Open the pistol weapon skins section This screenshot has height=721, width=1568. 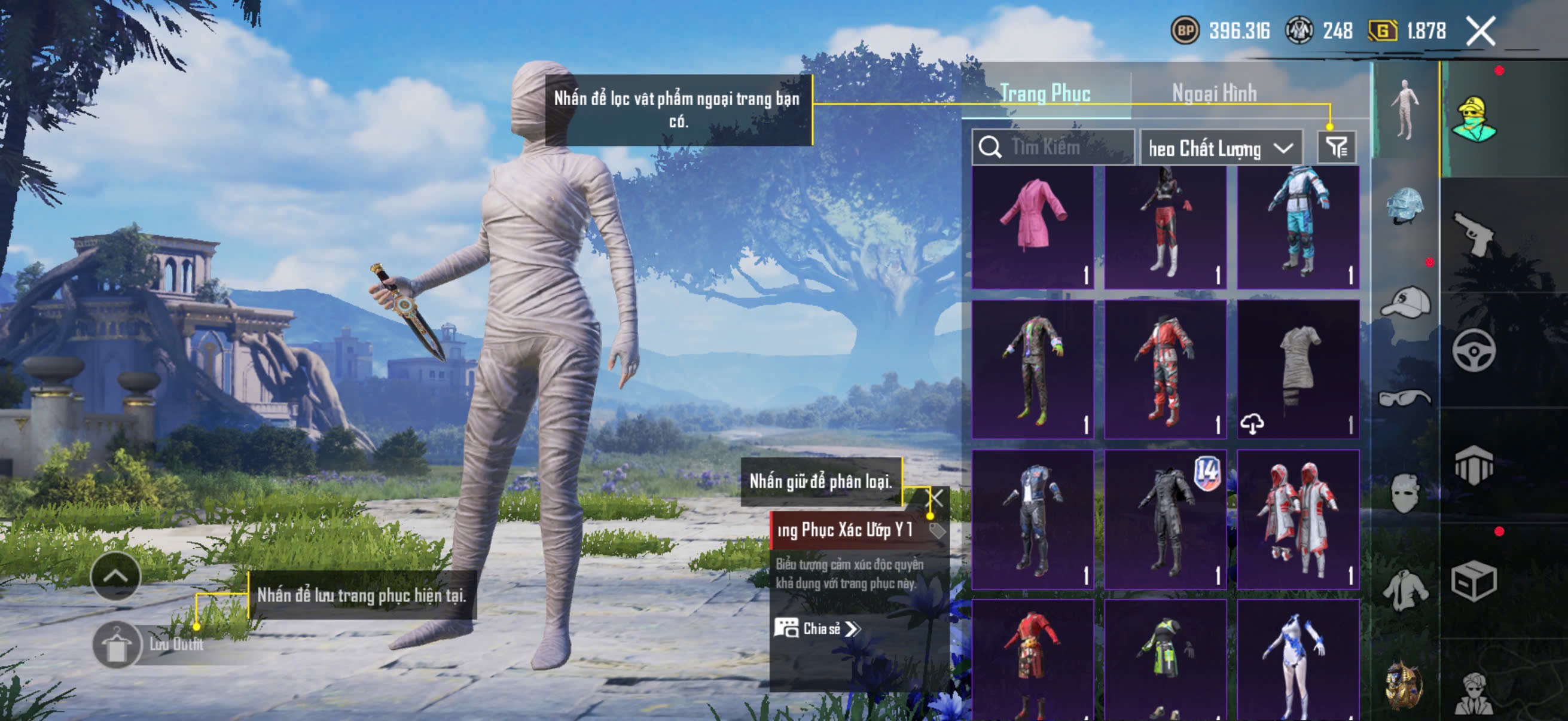(x=1473, y=234)
